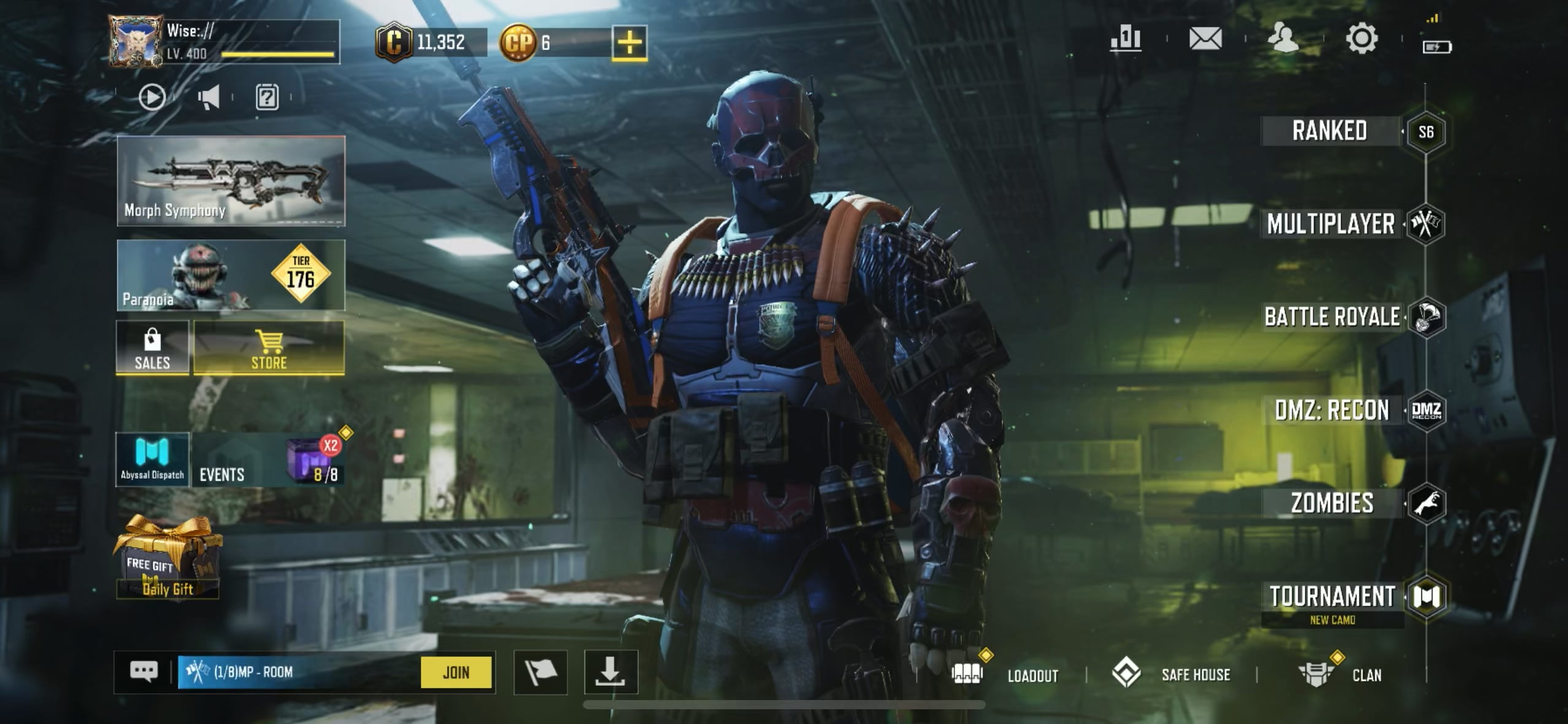
Task: Open the friends list icon
Action: [1283, 39]
